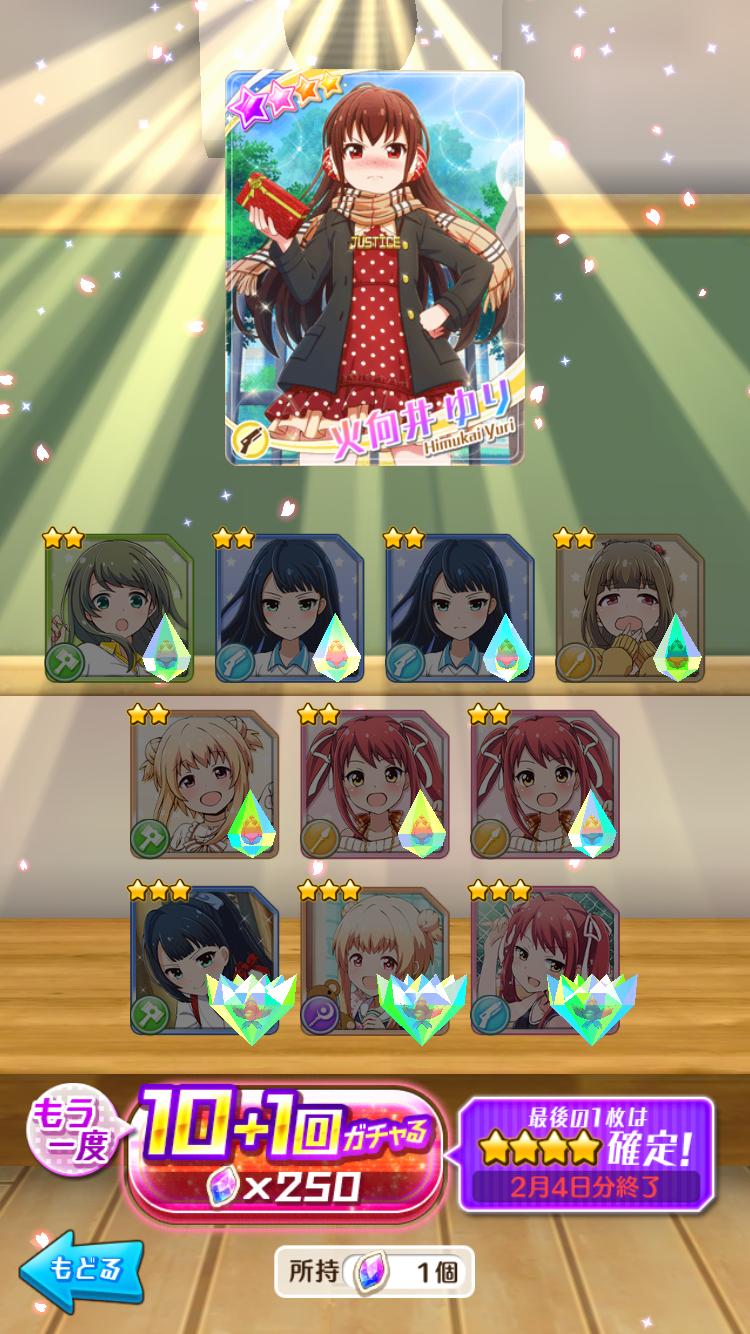The image size is (750, 1334).
Task: Select the green-framed gray-haired two-star card
Action: (119, 608)
